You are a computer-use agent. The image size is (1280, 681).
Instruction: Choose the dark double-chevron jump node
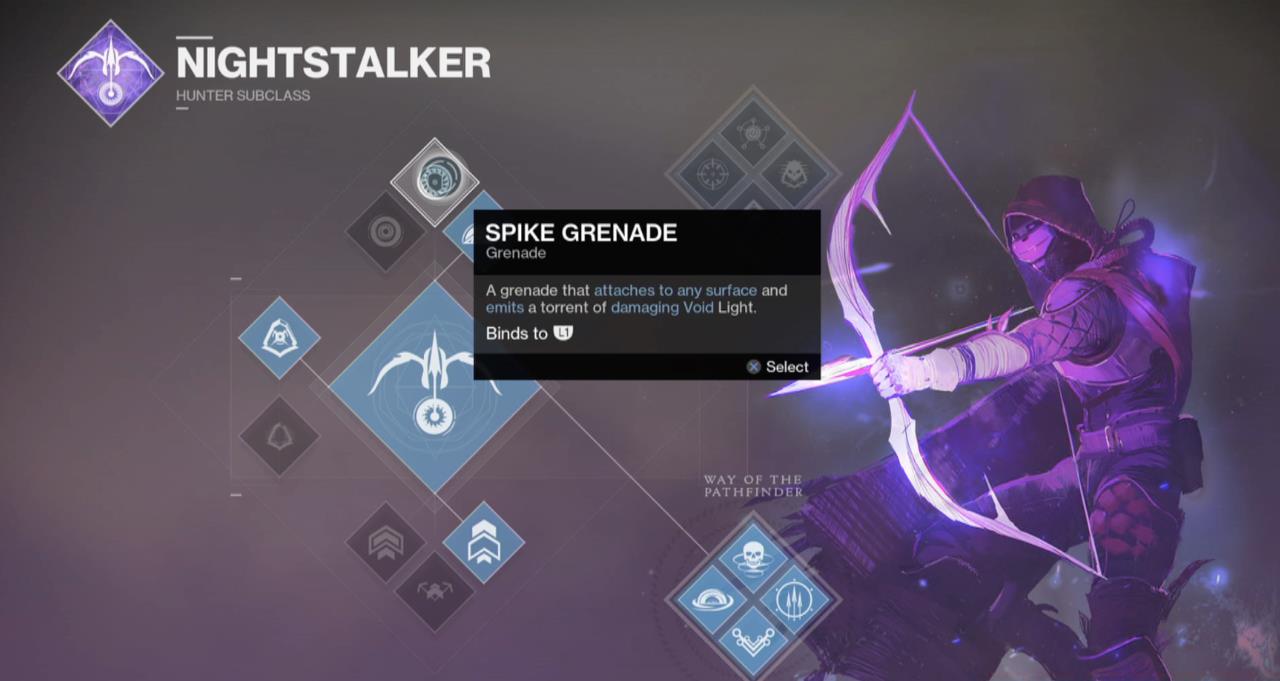(386, 543)
